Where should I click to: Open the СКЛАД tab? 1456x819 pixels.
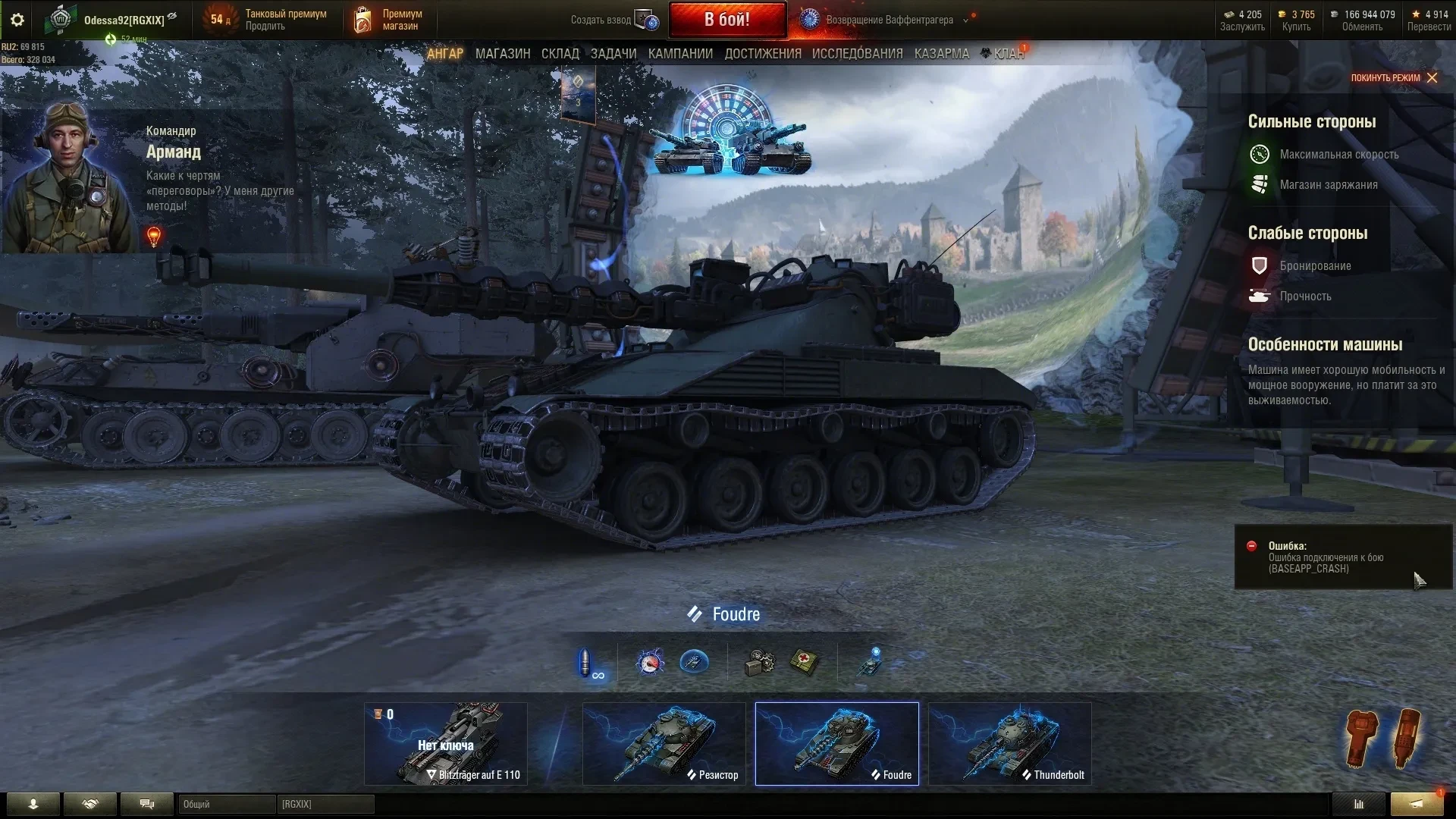pos(560,54)
